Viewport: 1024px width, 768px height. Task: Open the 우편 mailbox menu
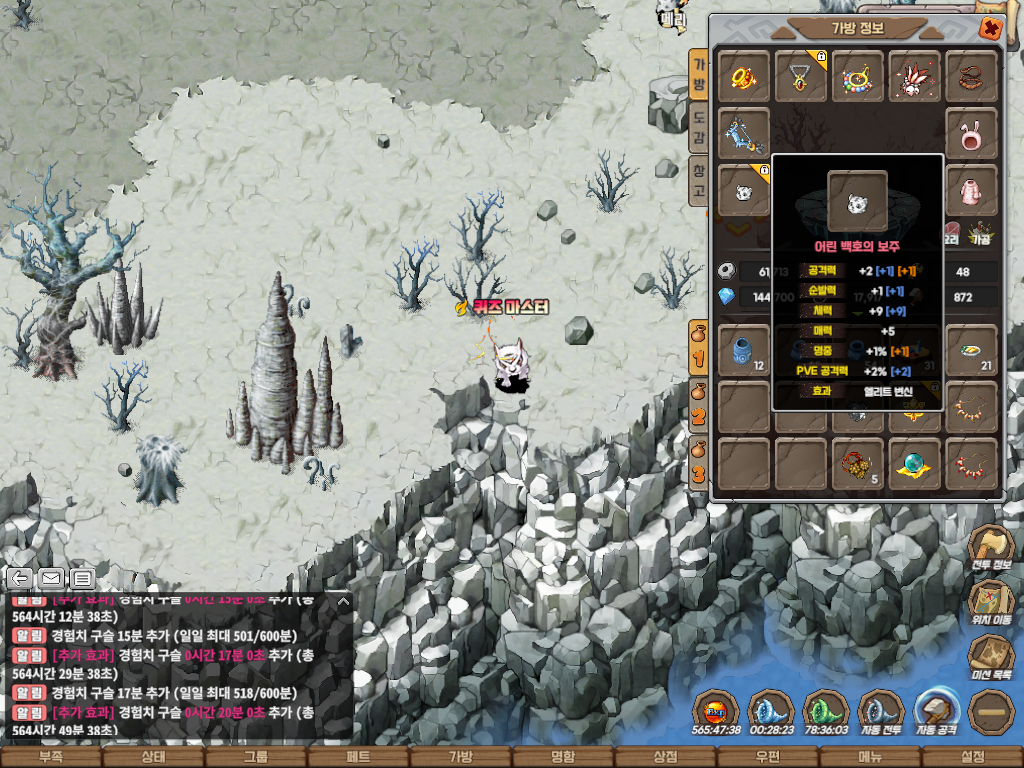tap(767, 757)
